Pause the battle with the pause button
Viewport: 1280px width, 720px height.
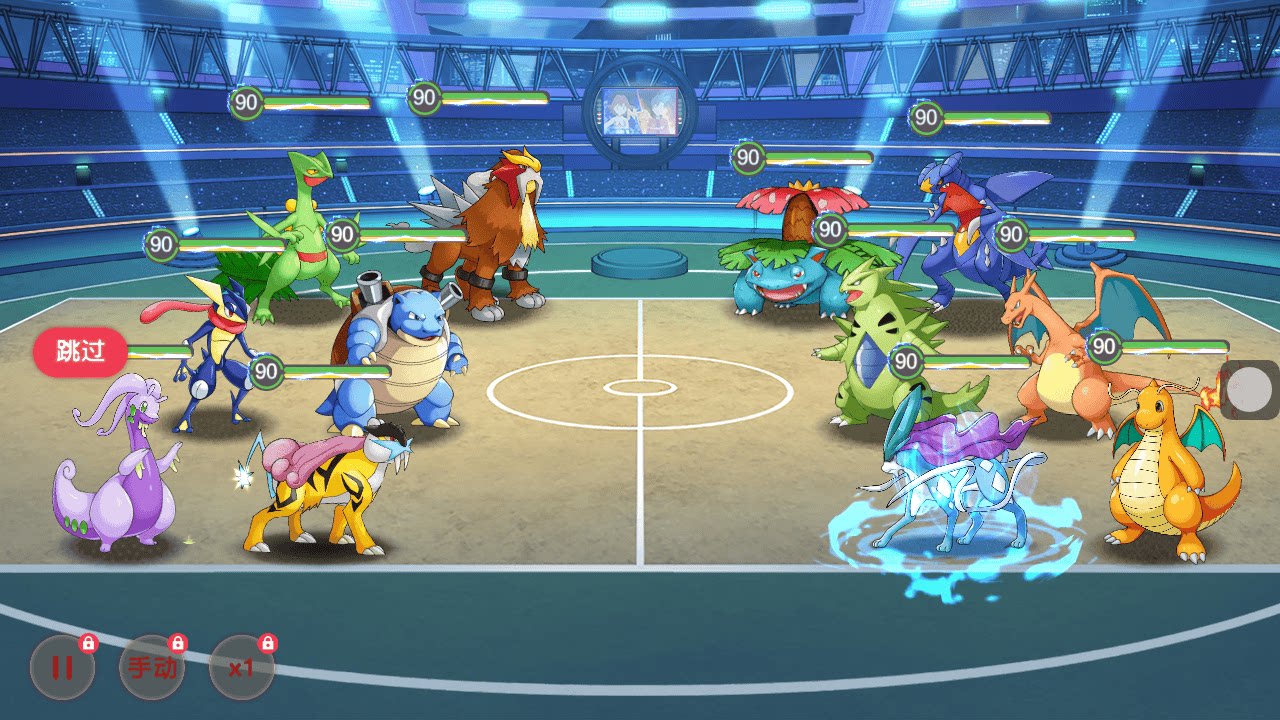point(62,667)
